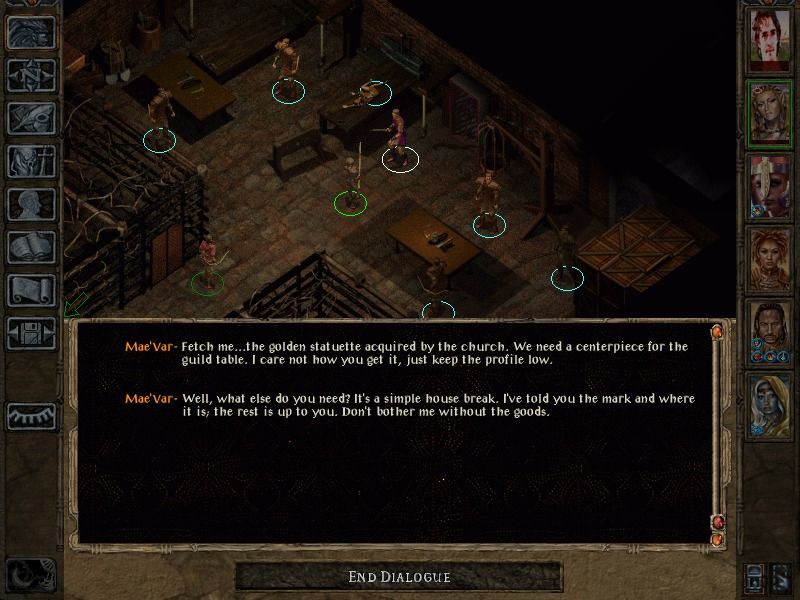Click the closed eye rest button
The image size is (800, 600).
point(30,415)
